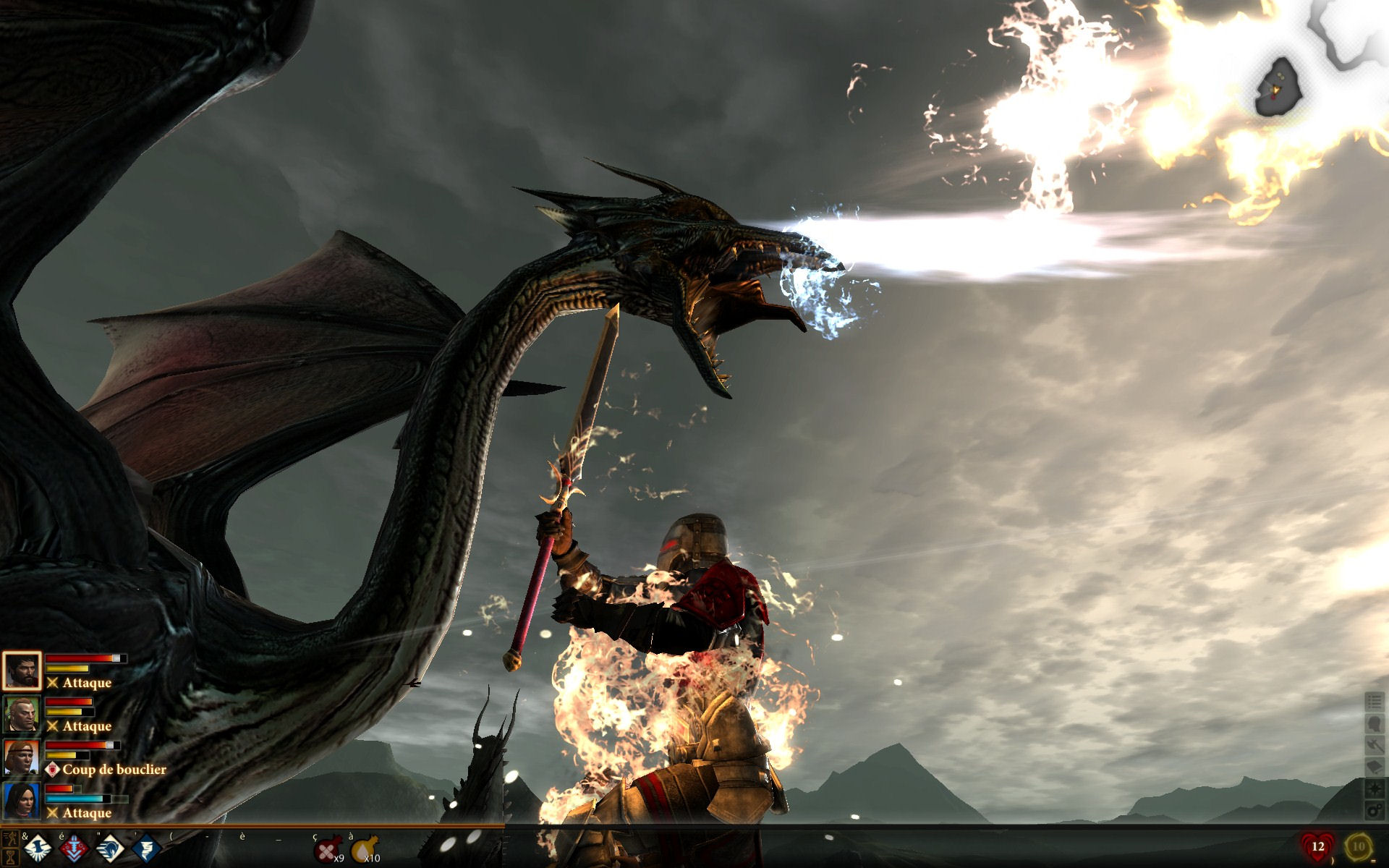
Task: Use the yellow stamina potion x10
Action: [365, 848]
